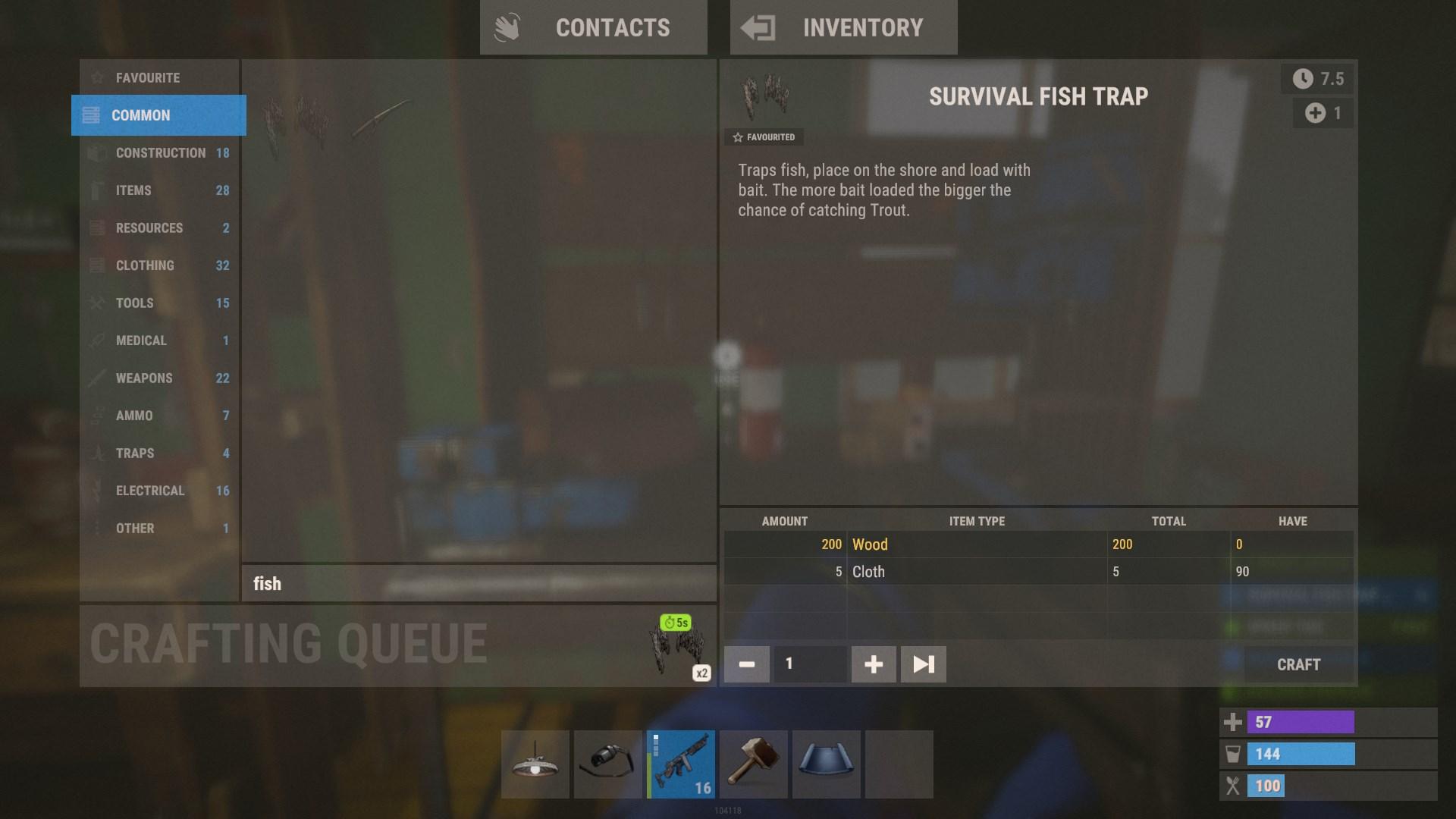This screenshot has width=1456, height=819.
Task: Cancel the queued fish trap craft
Action: (677, 648)
